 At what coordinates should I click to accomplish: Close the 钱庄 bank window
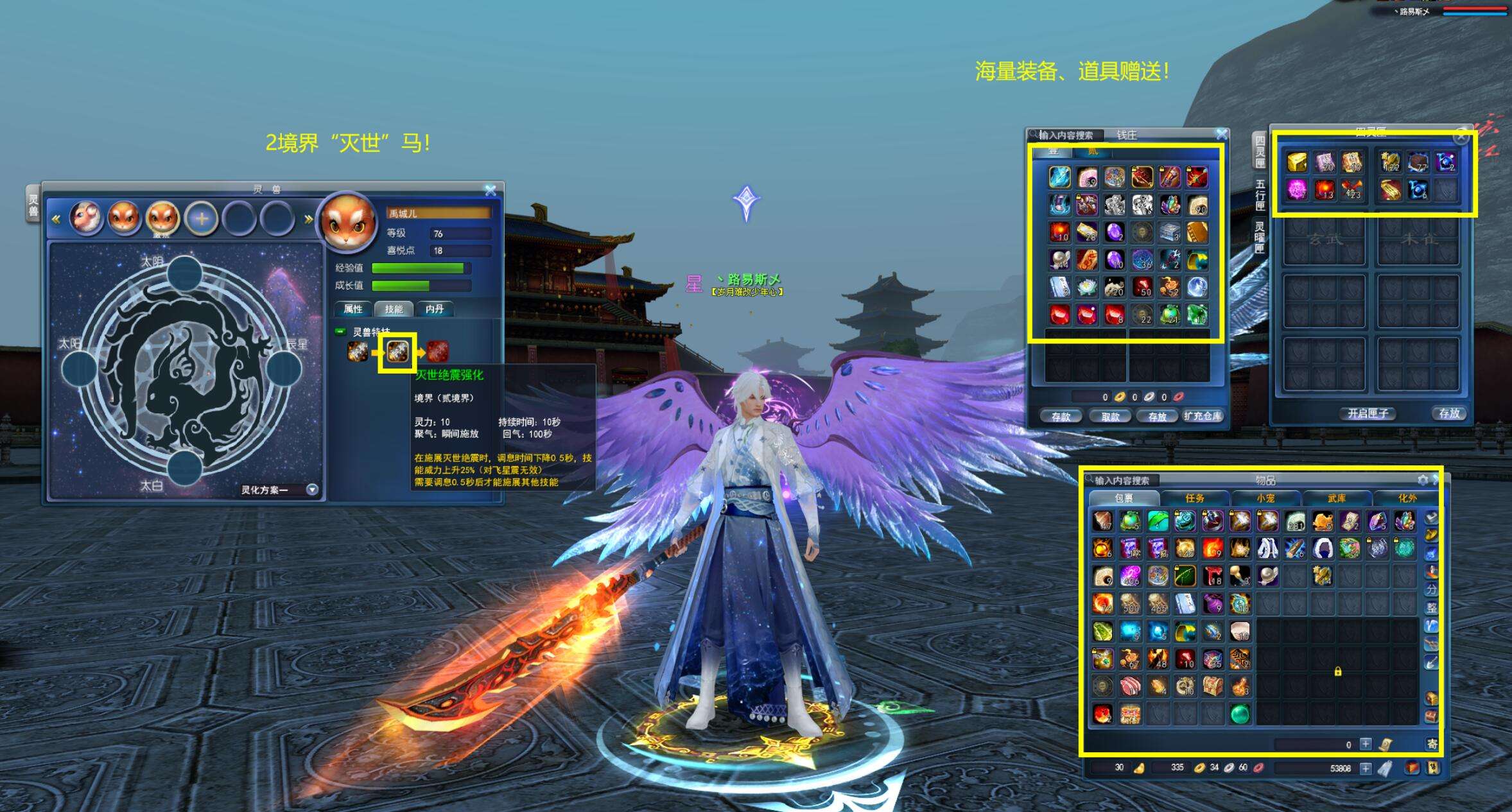[1221, 134]
